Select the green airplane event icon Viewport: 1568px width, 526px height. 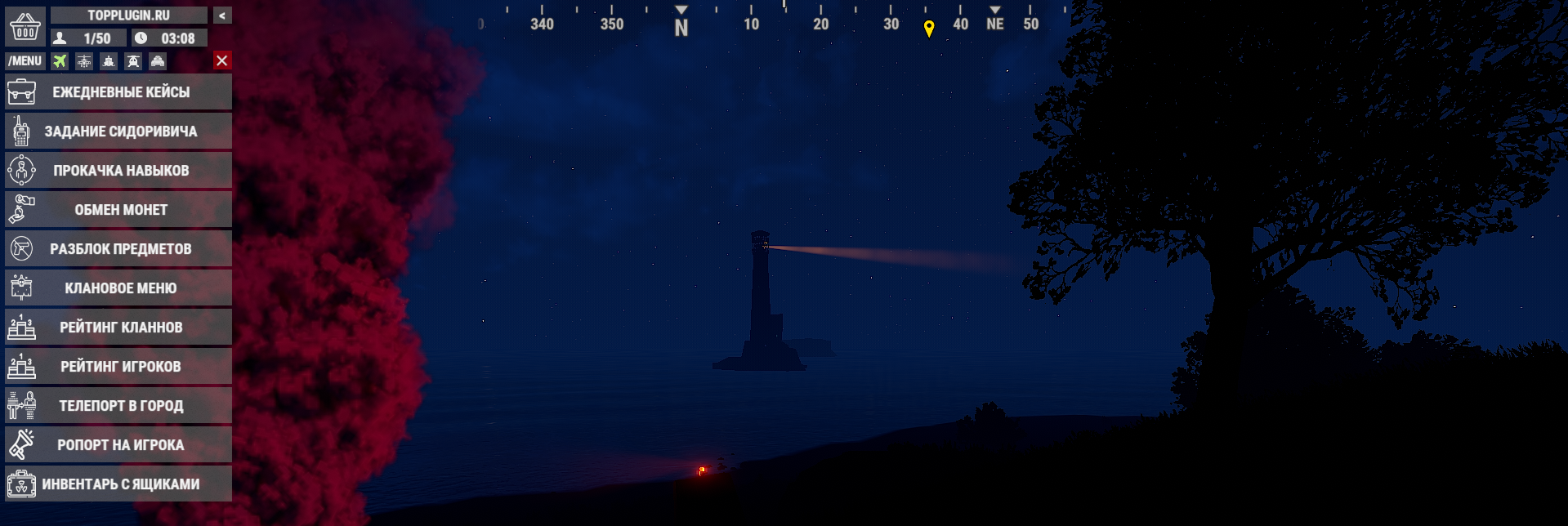point(60,61)
